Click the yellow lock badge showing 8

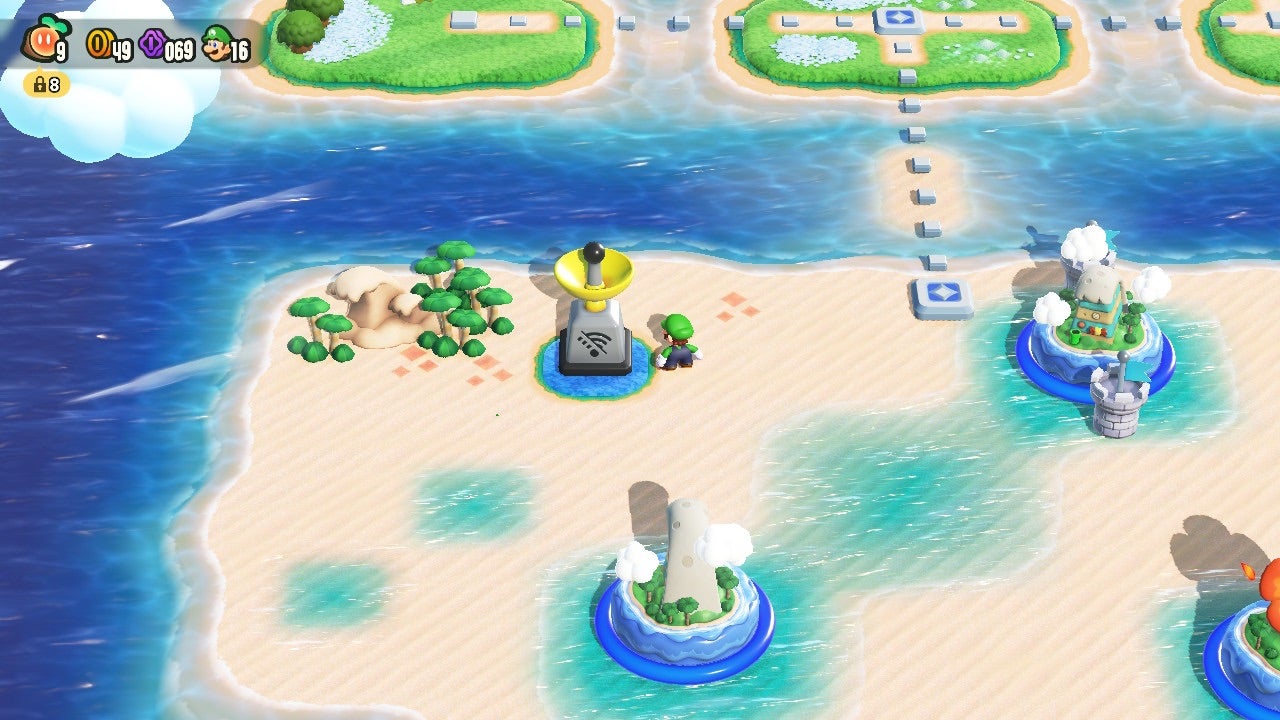tap(42, 84)
